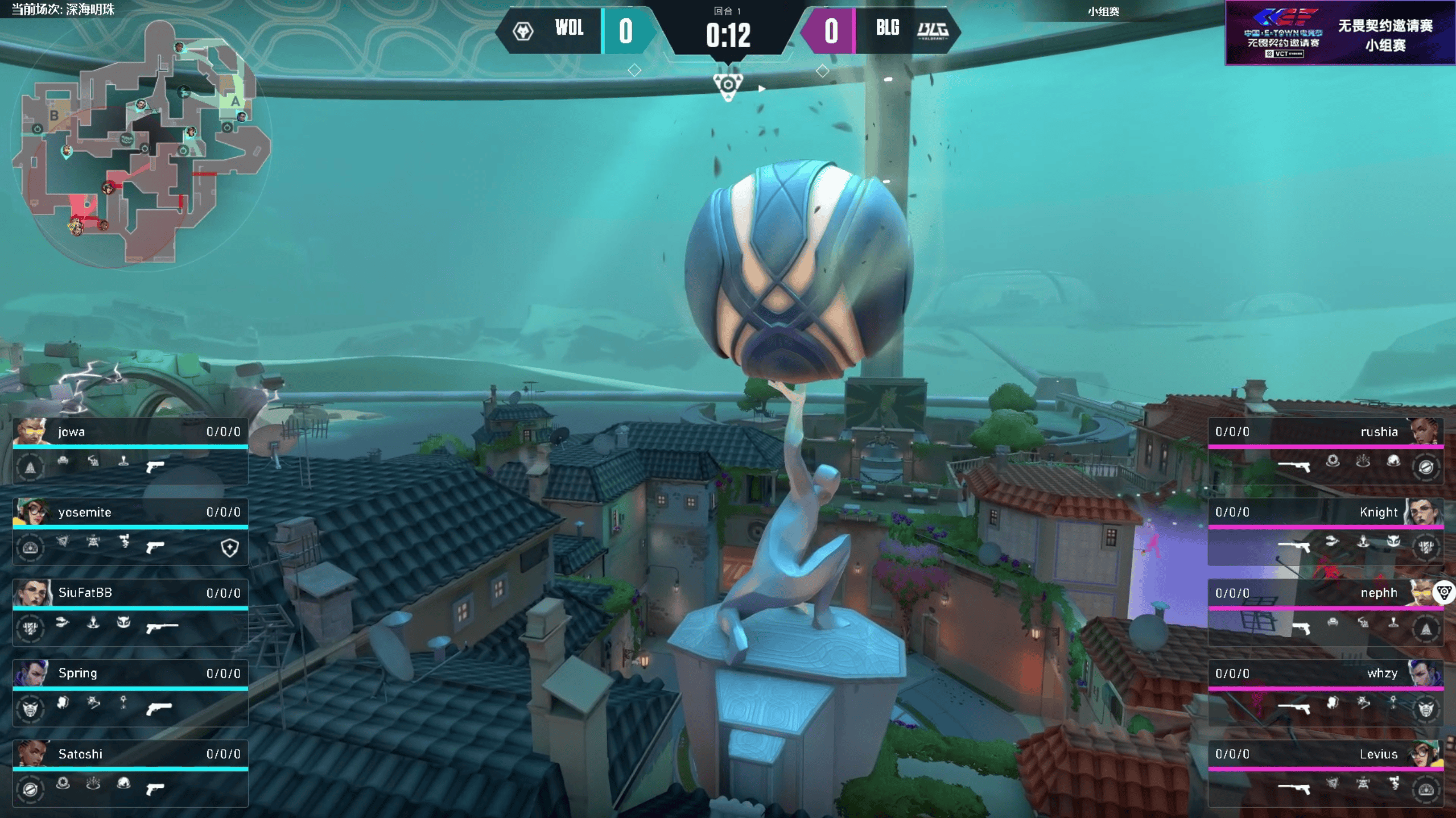The width and height of the screenshot is (1456, 818).
Task: Click Levius's agent portrait
Action: 1425,754
